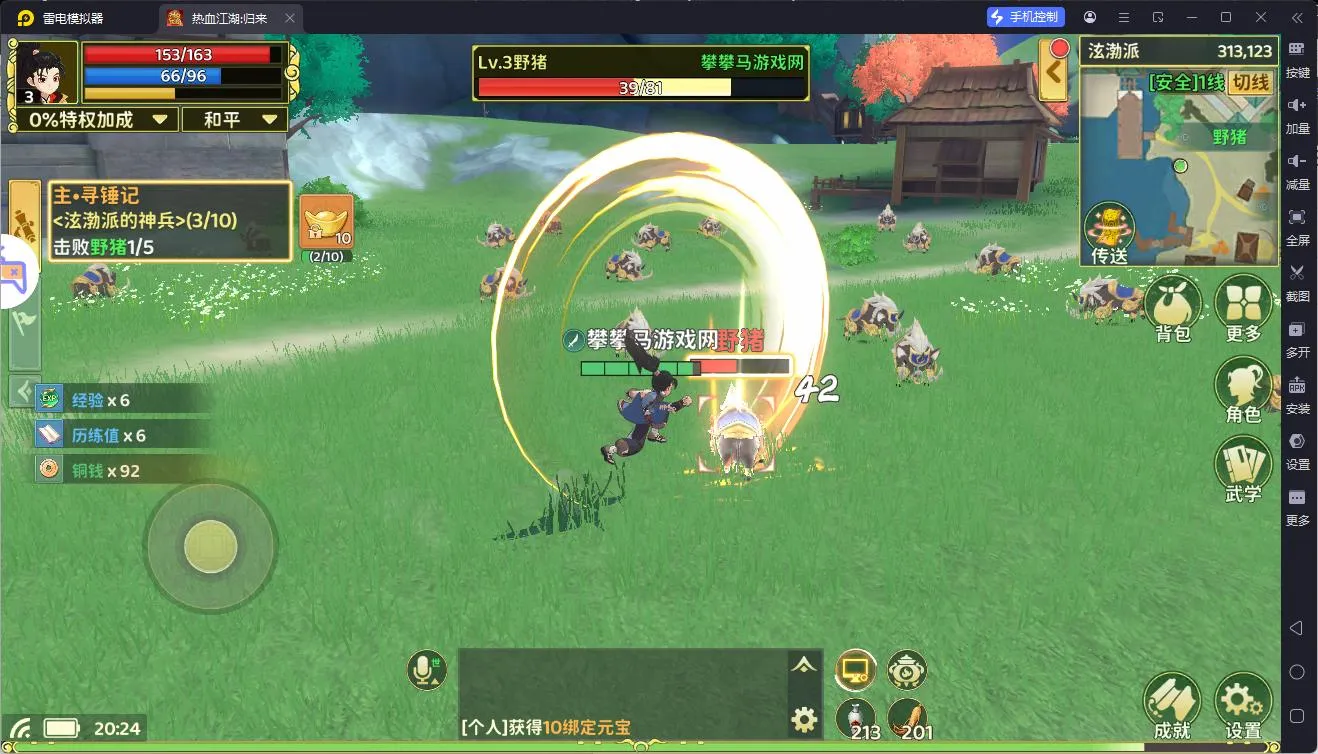
Task: Expand the chat box upward arrow
Action: click(x=804, y=665)
